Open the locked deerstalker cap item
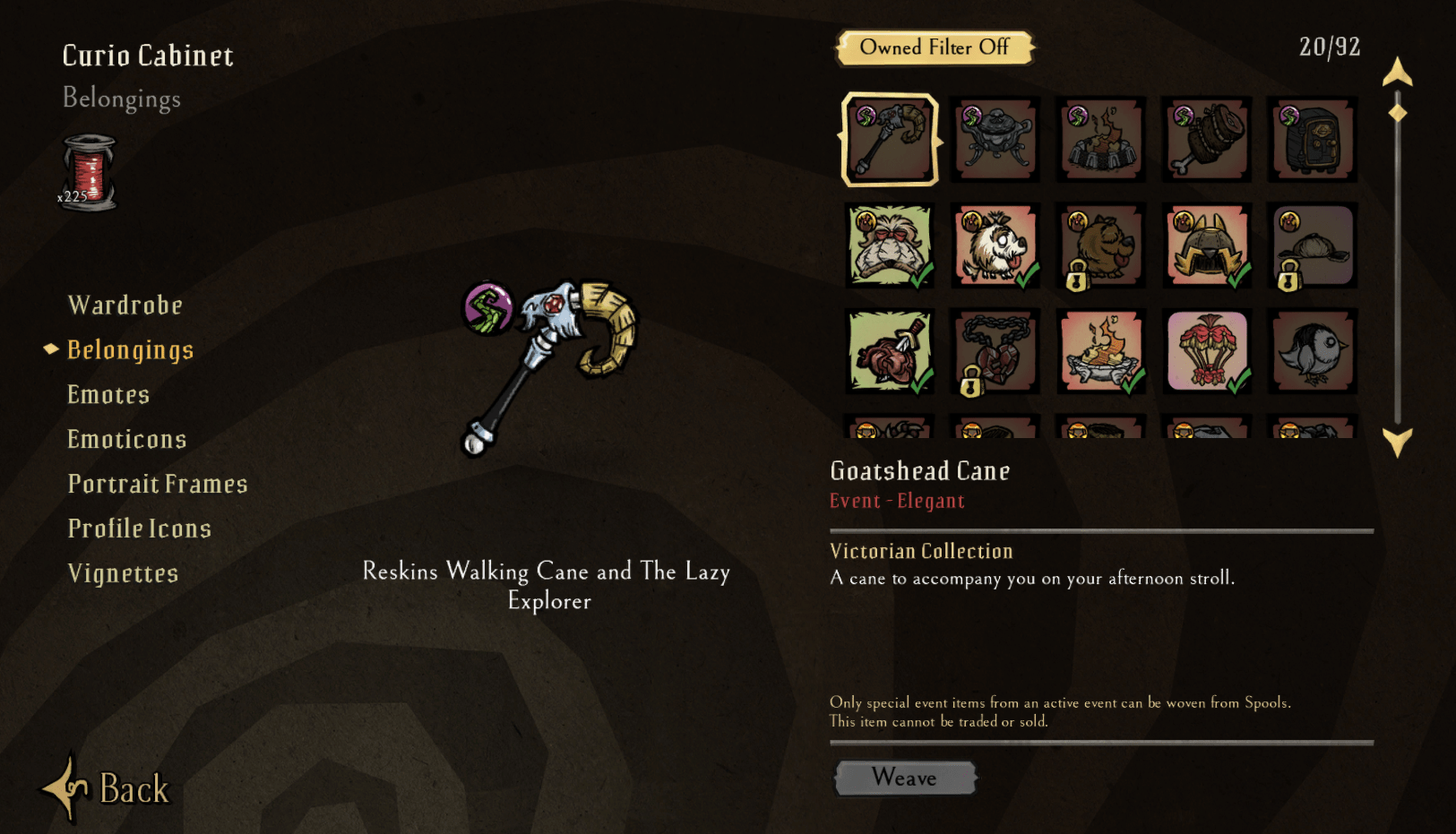1456x834 pixels. [x=1312, y=245]
